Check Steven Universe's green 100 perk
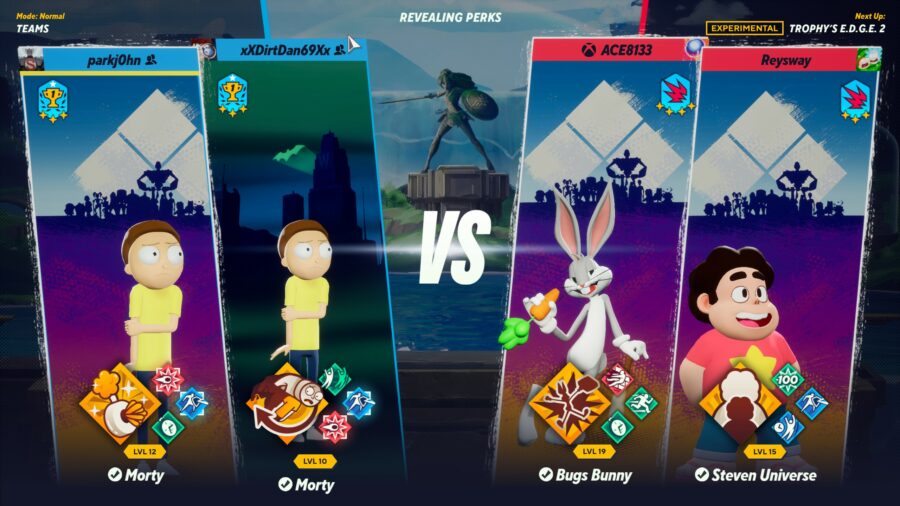Image resolution: width=900 pixels, height=506 pixels. tap(789, 380)
